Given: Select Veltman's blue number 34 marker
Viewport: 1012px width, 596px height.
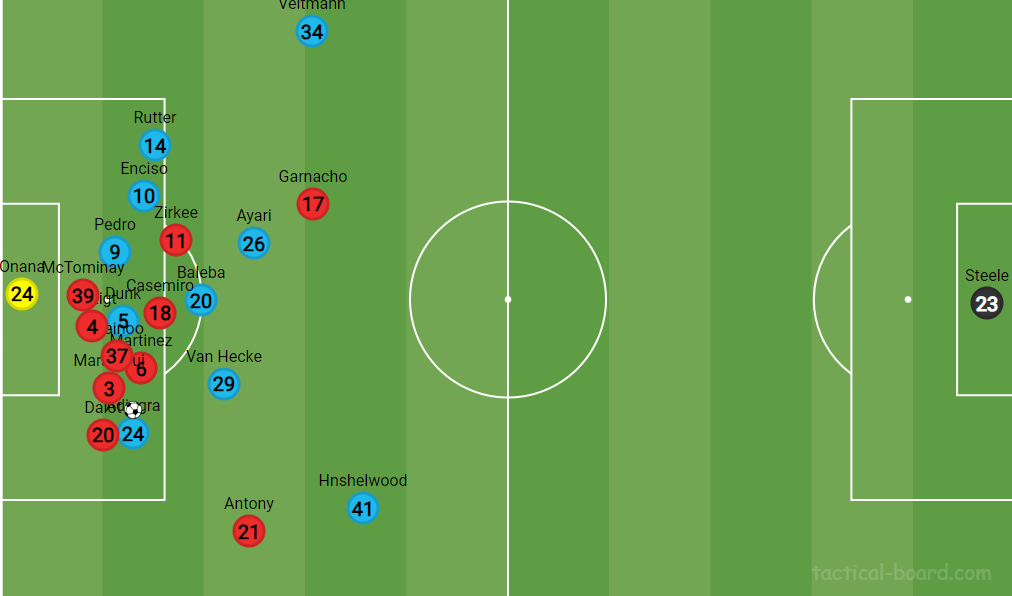Looking at the screenshot, I should [x=312, y=32].
